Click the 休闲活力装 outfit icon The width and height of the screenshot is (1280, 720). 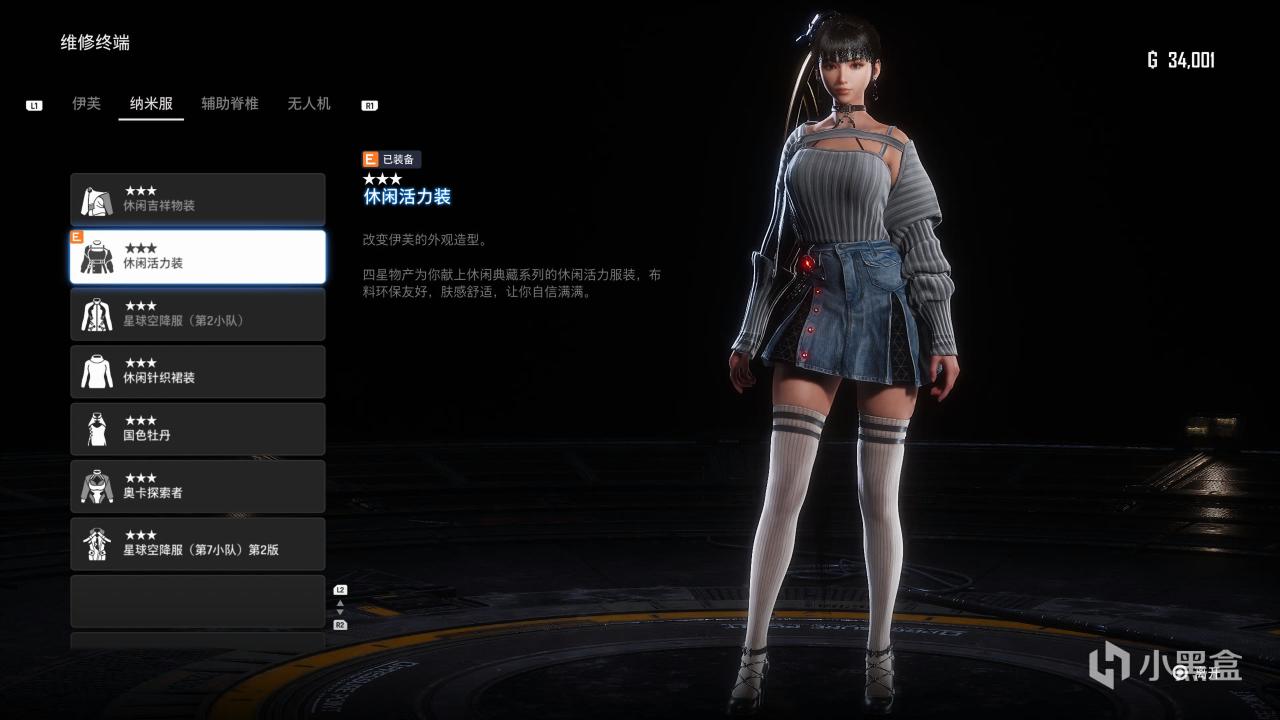pos(96,256)
